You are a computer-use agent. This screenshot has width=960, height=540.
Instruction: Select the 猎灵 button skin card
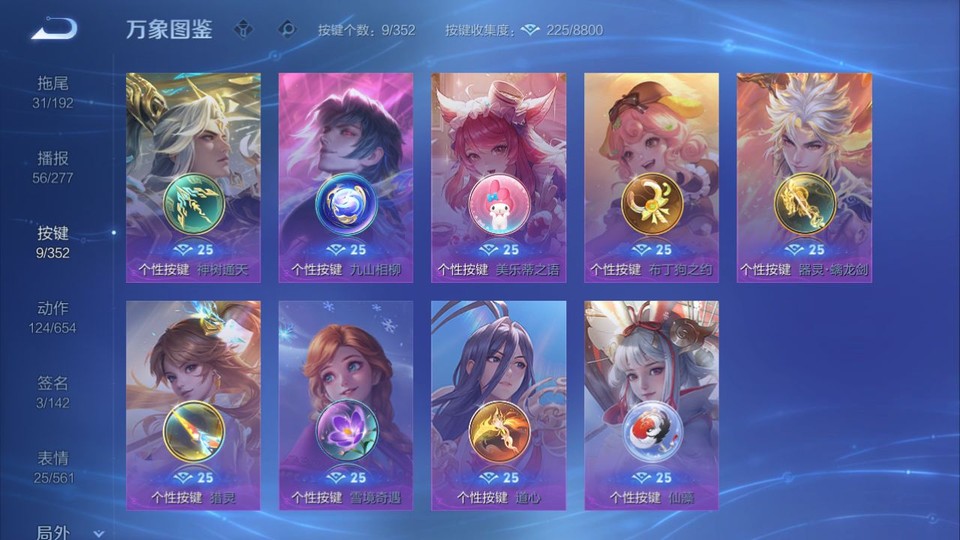(x=194, y=405)
